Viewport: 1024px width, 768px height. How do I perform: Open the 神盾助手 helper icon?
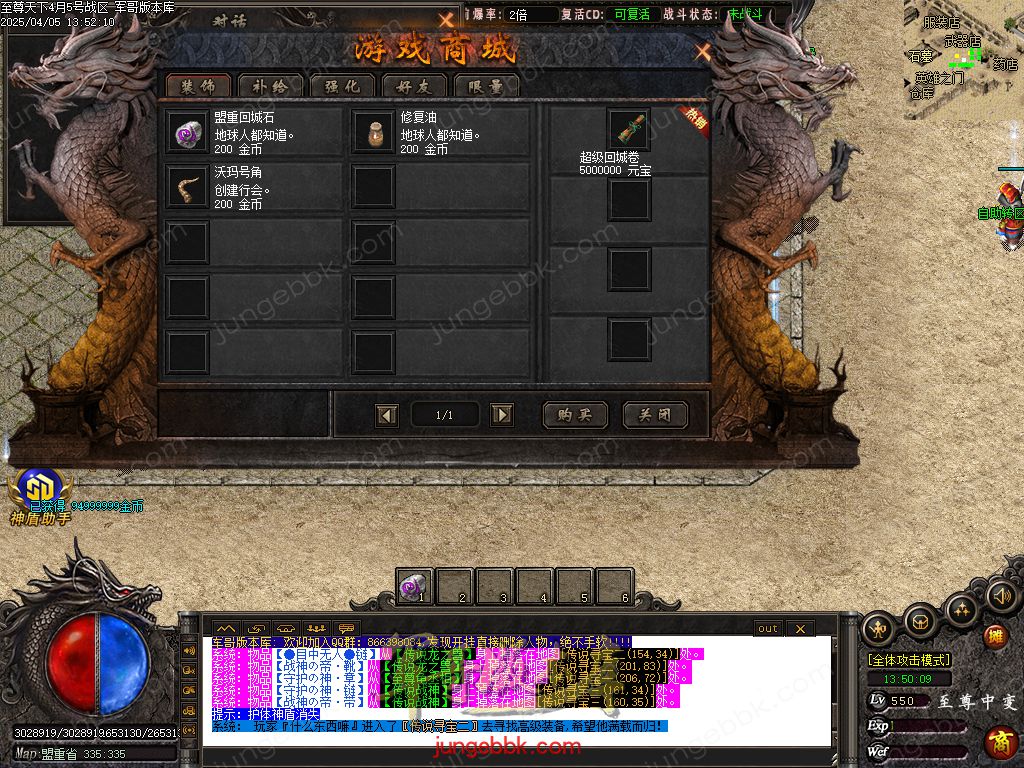point(39,491)
